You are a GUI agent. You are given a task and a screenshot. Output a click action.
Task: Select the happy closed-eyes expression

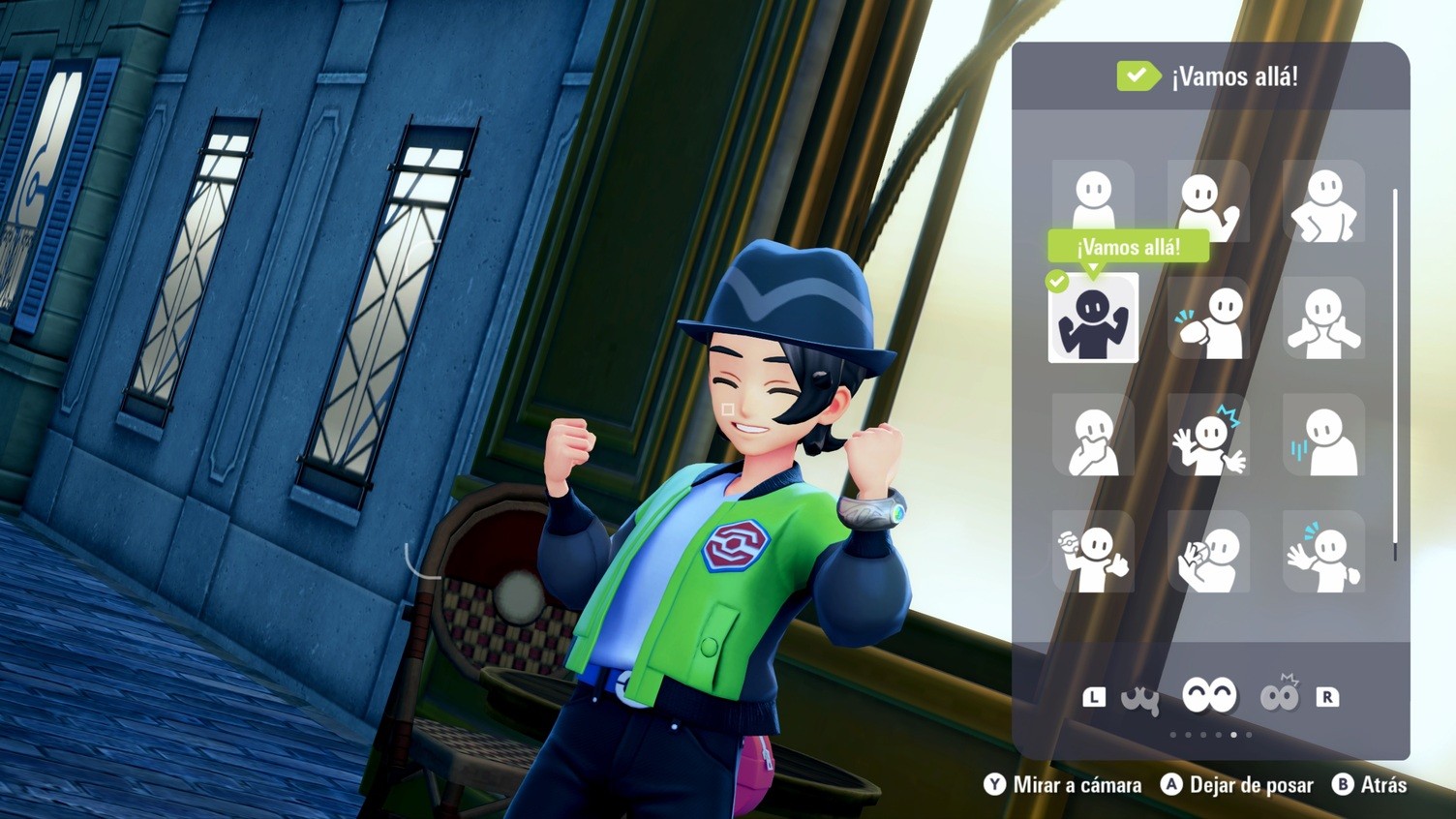(x=1209, y=695)
